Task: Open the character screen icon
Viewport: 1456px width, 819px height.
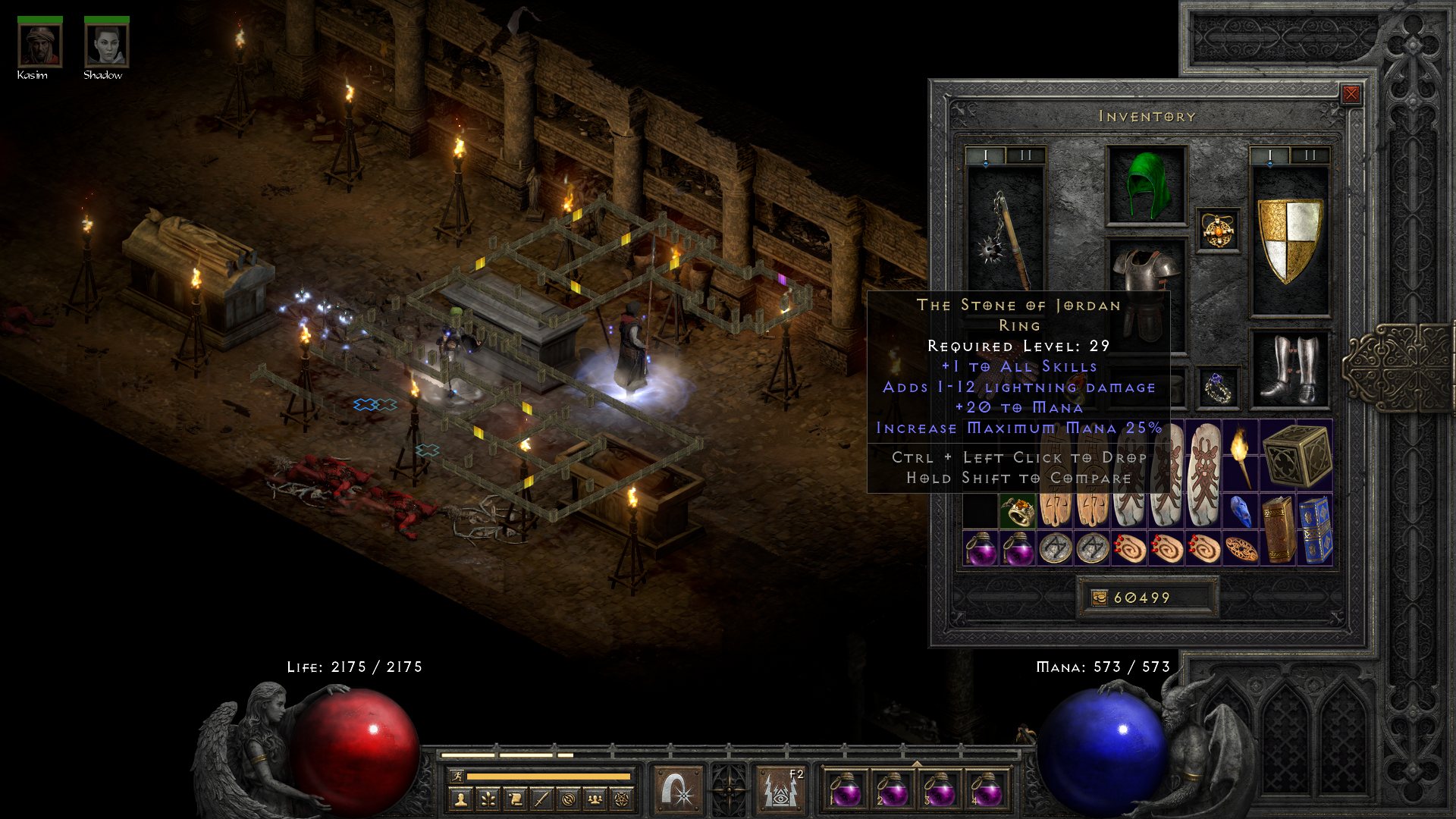Action: pyautogui.click(x=461, y=798)
